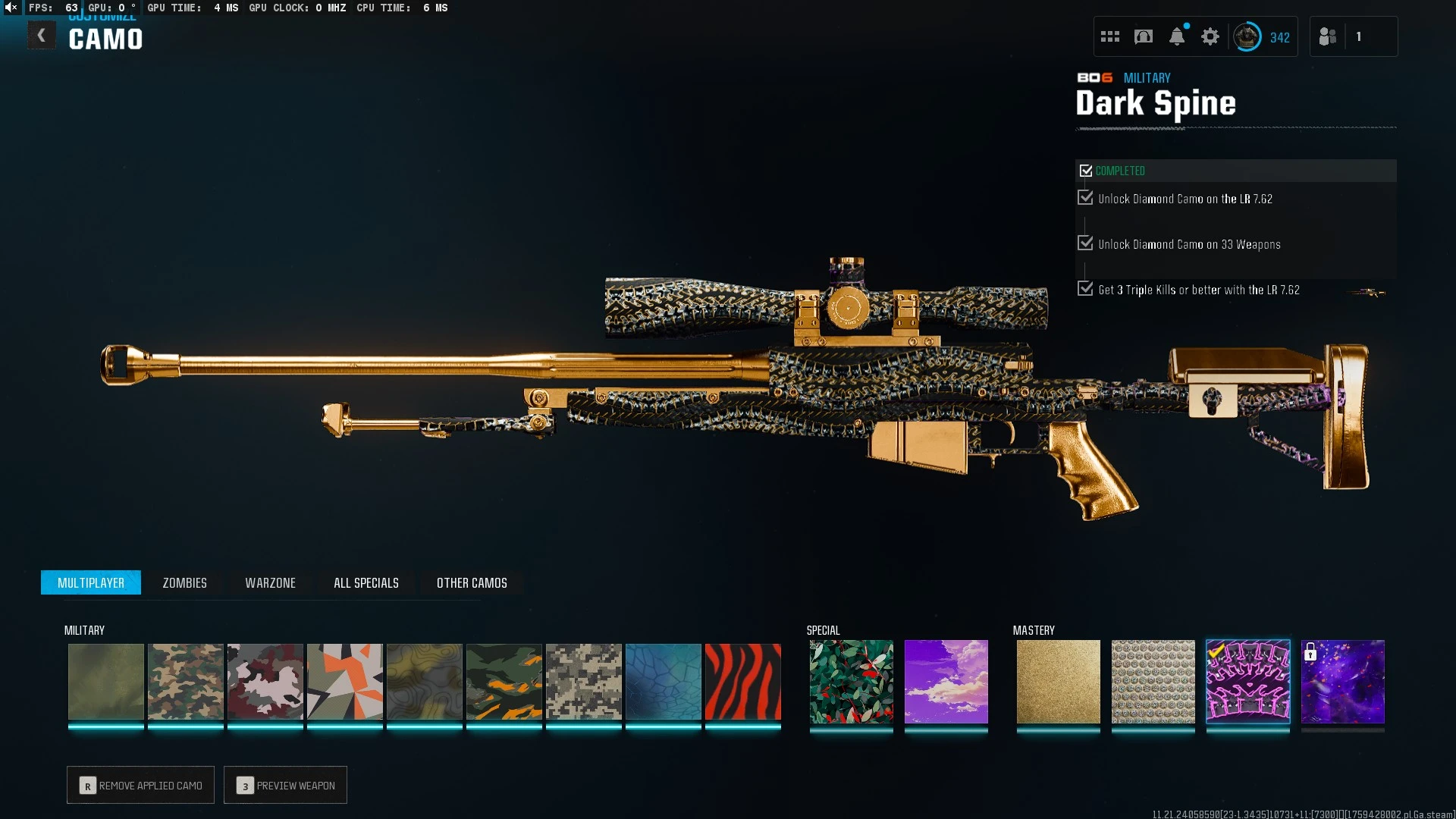Go back using the arrow button

42,36
